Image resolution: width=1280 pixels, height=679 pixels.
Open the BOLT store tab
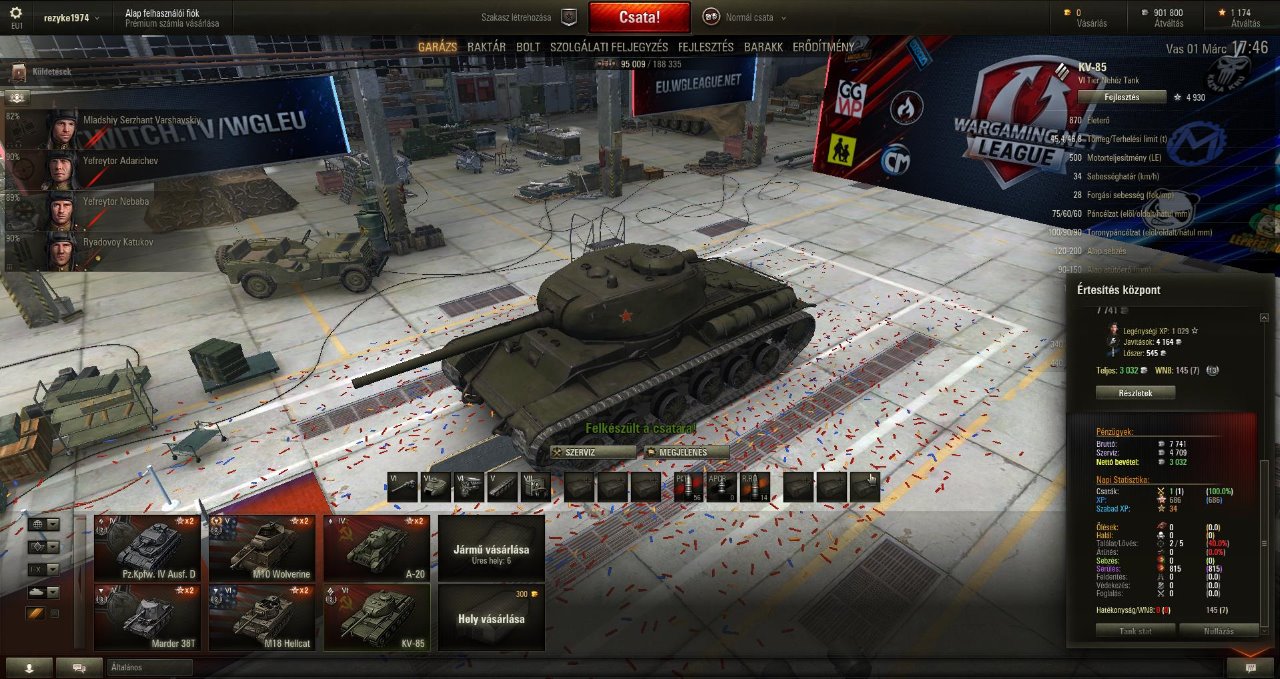[528, 47]
